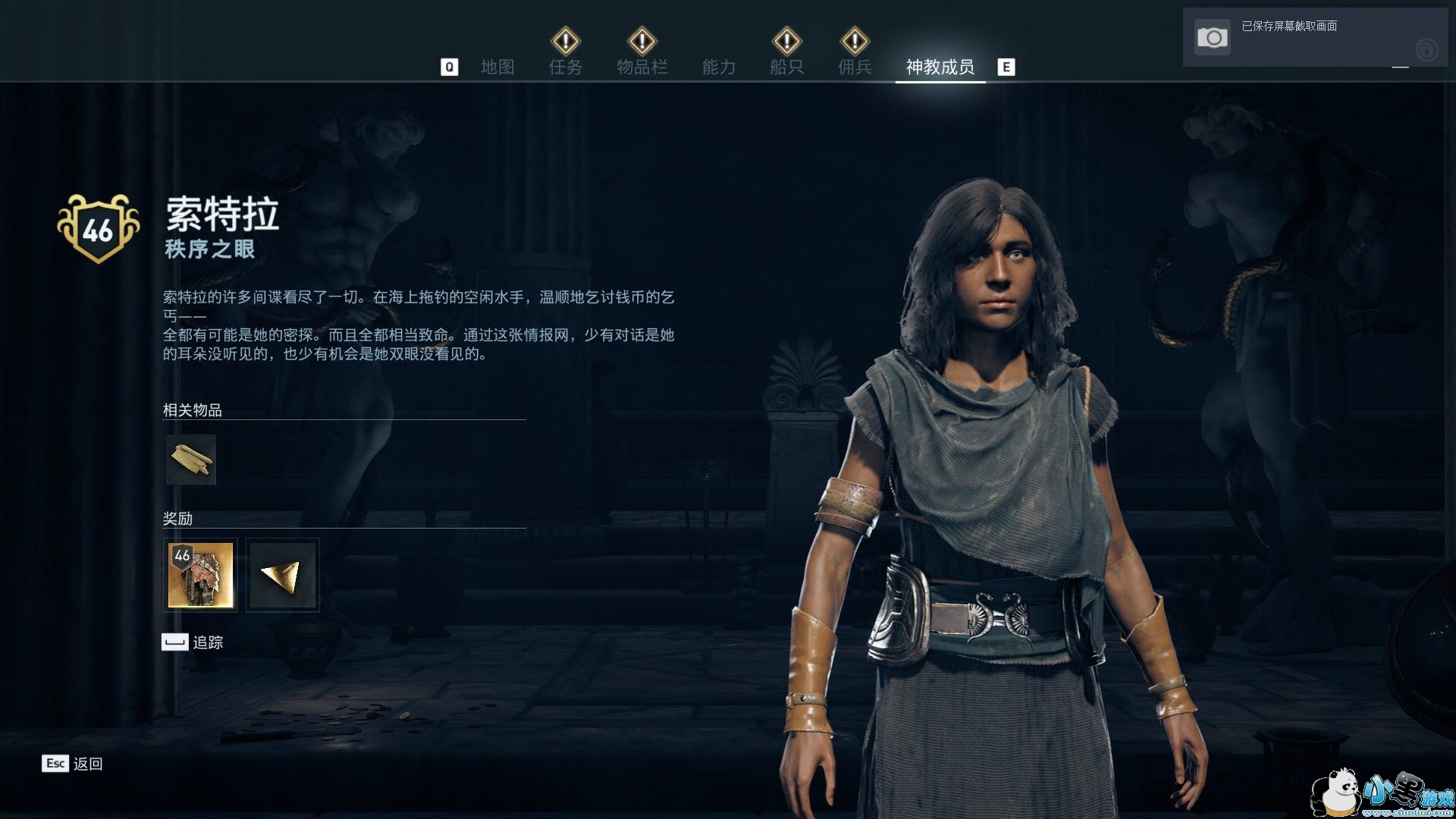Screen dimensions: 1456x819
Task: Track this cultist with 追踪
Action: coord(193,642)
